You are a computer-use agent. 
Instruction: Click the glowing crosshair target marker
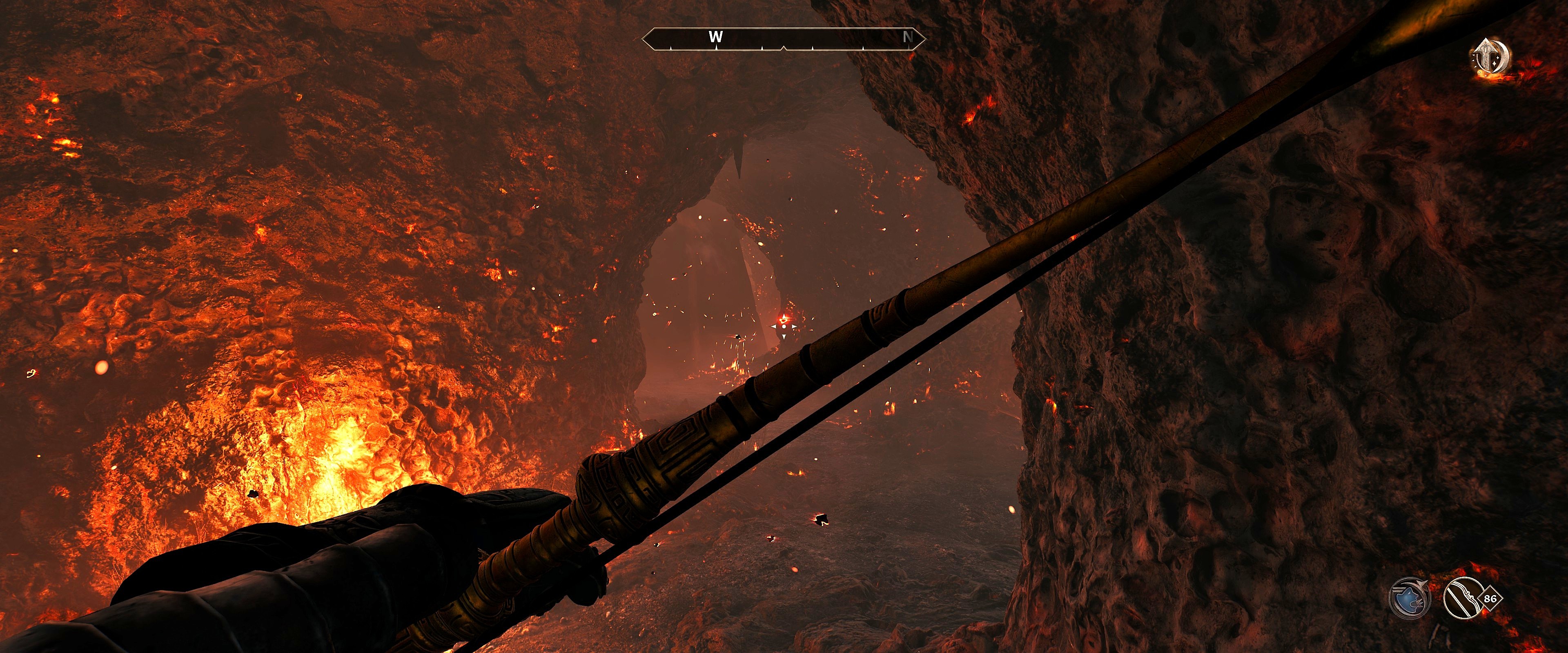(x=784, y=321)
